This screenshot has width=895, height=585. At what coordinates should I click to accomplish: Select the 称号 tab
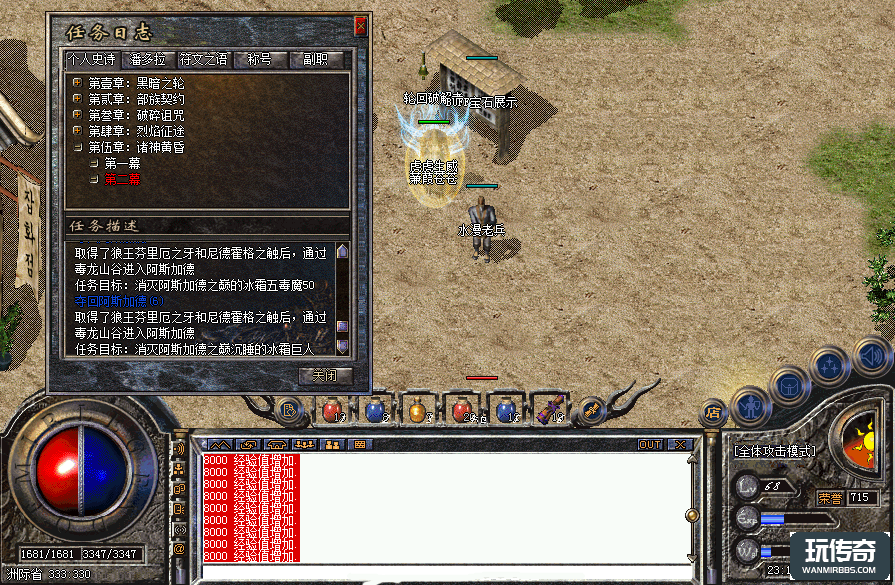click(x=260, y=60)
